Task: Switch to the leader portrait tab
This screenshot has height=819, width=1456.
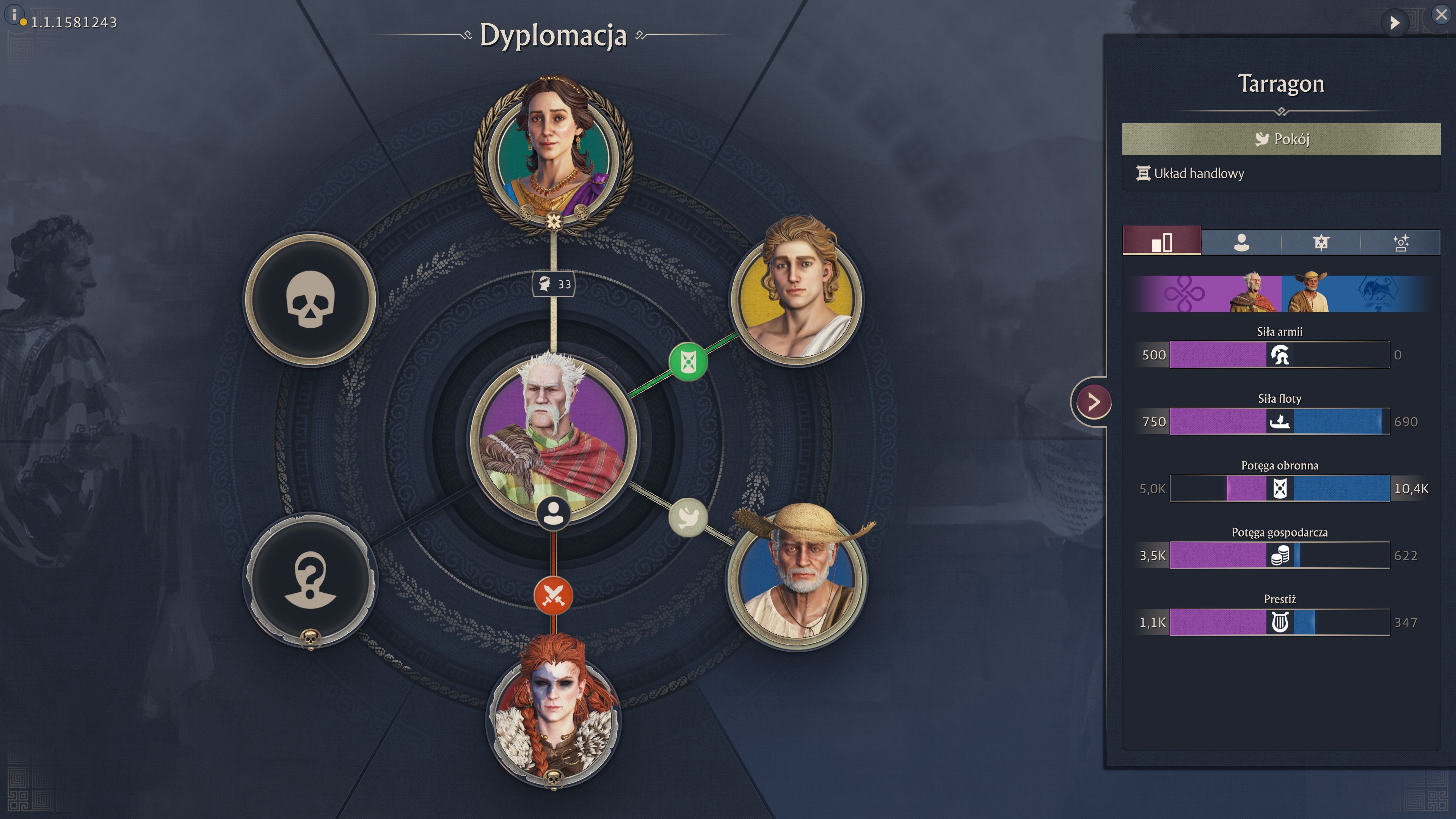Action: pyautogui.click(x=1241, y=243)
